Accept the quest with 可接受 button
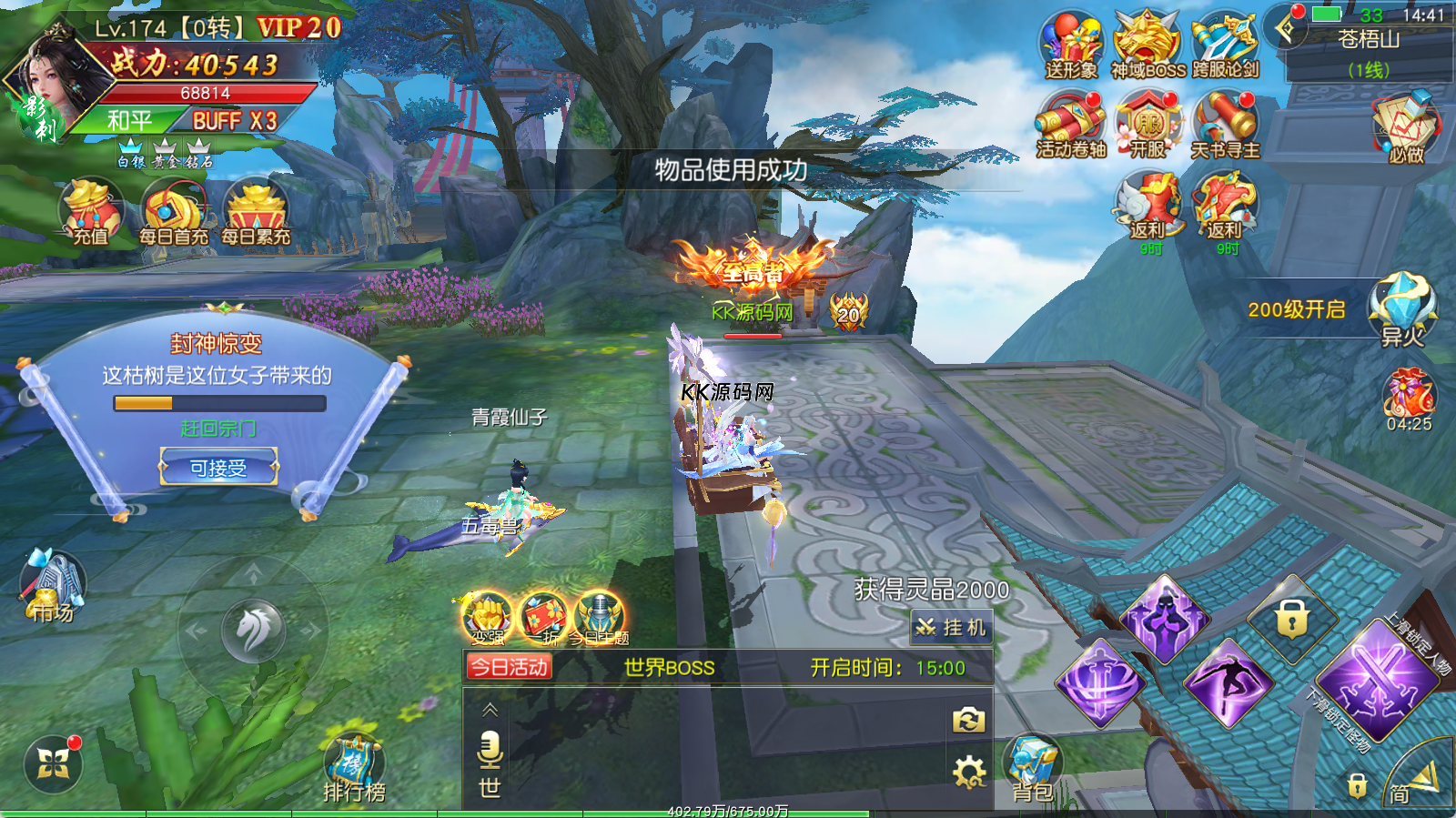The width and height of the screenshot is (1456, 818). pyautogui.click(x=218, y=468)
